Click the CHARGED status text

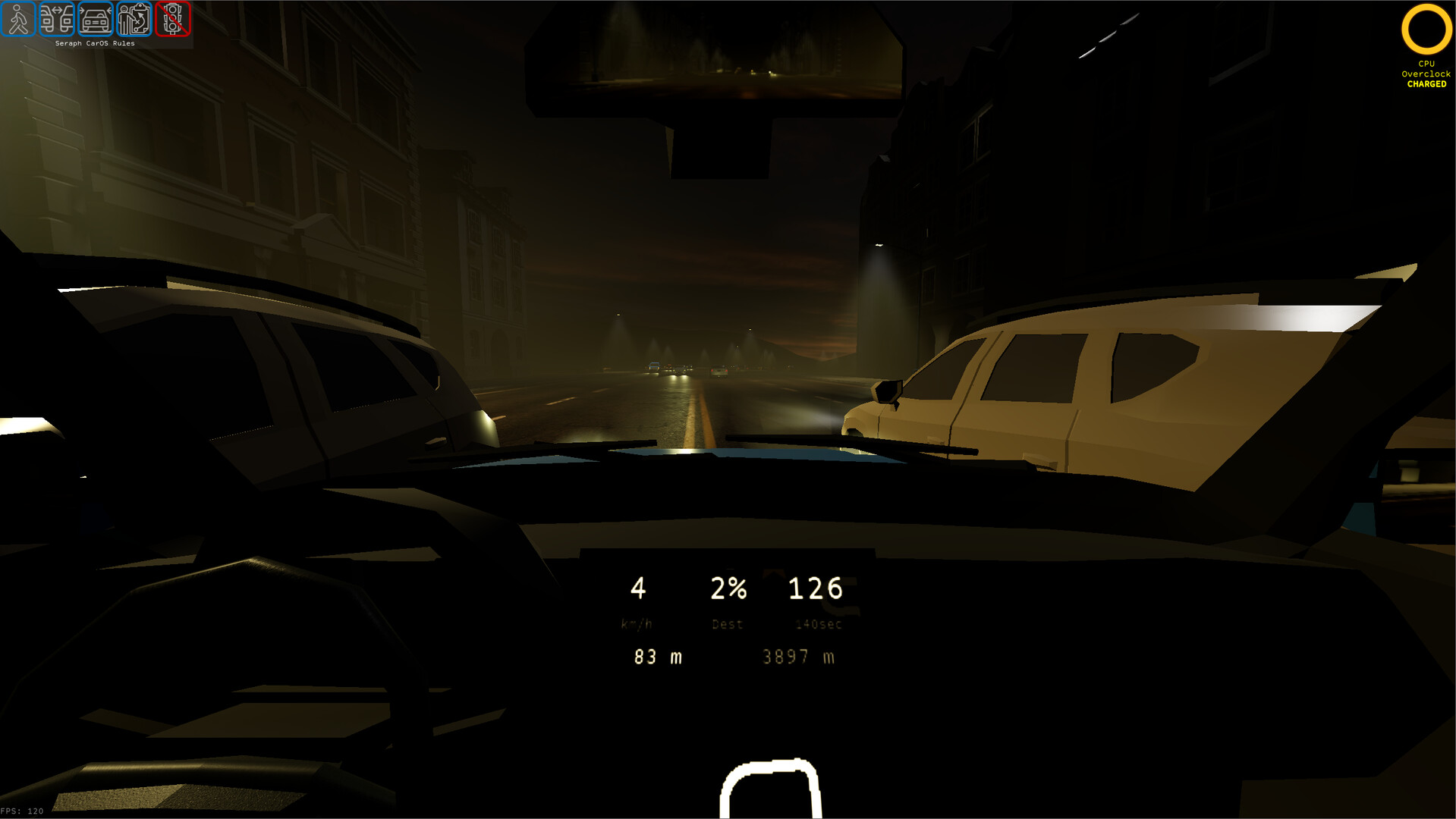(1427, 85)
